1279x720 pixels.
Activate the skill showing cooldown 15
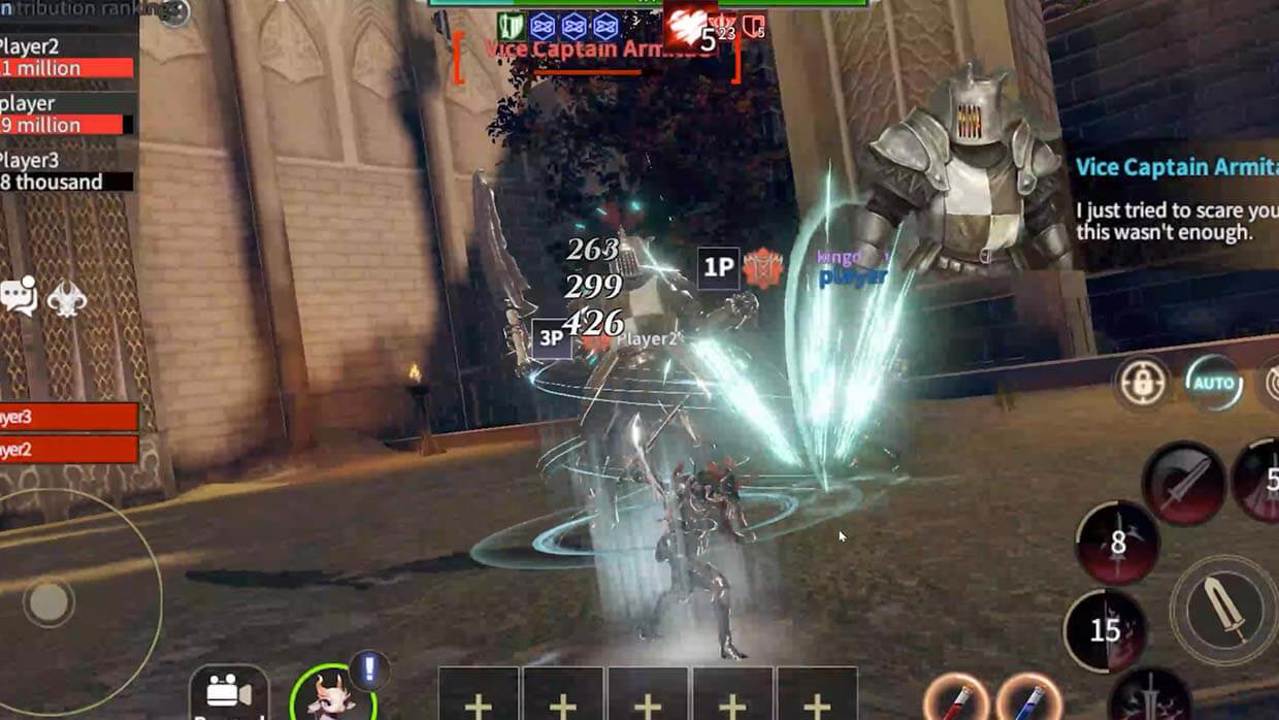pyautogui.click(x=1104, y=630)
